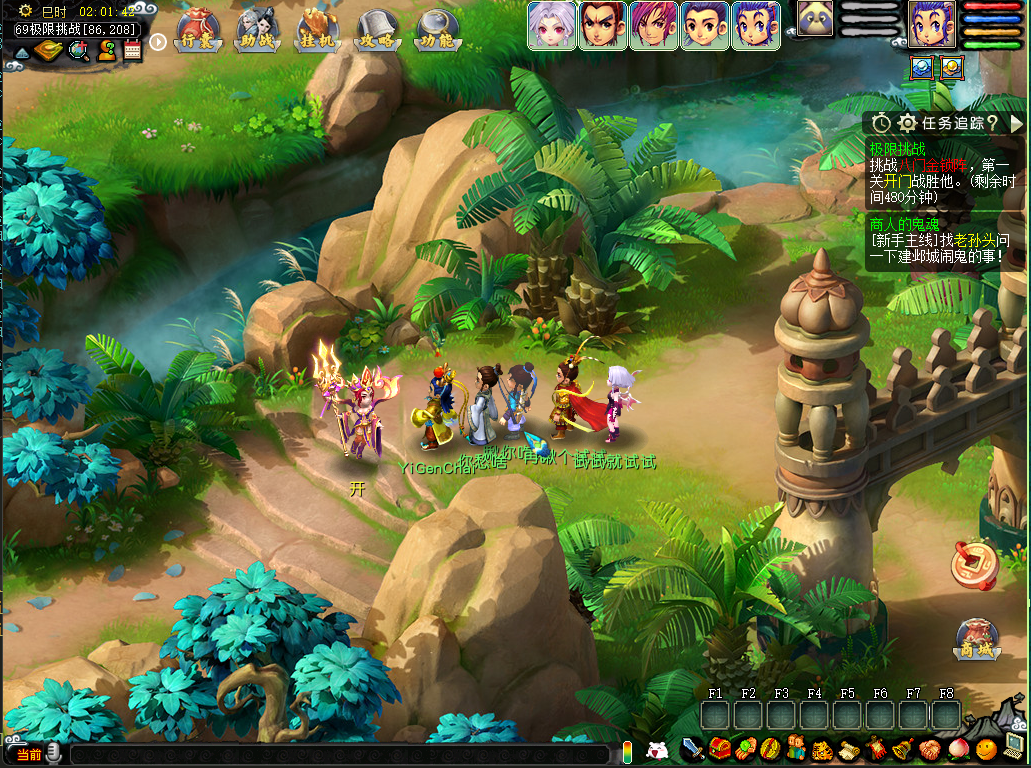1031x768 pixels.
Task: Open the 功能 functions menu
Action: [437, 30]
